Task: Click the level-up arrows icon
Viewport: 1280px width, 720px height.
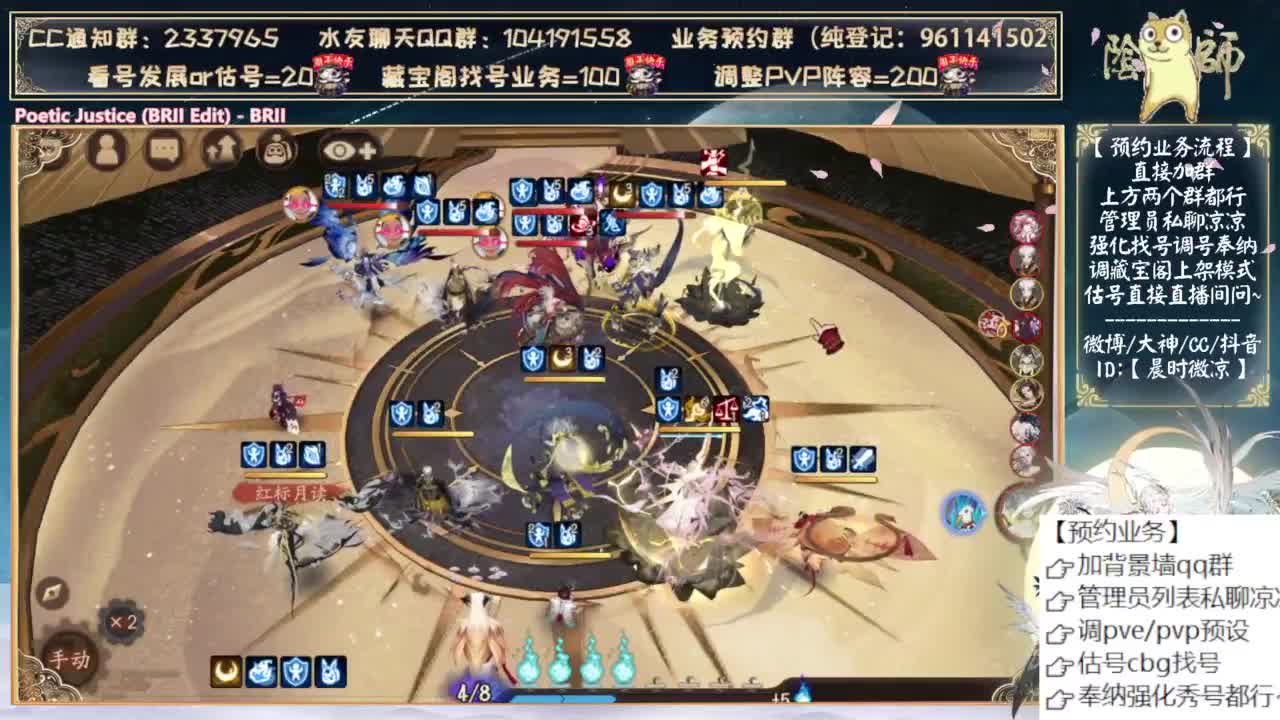Action: tap(218, 150)
